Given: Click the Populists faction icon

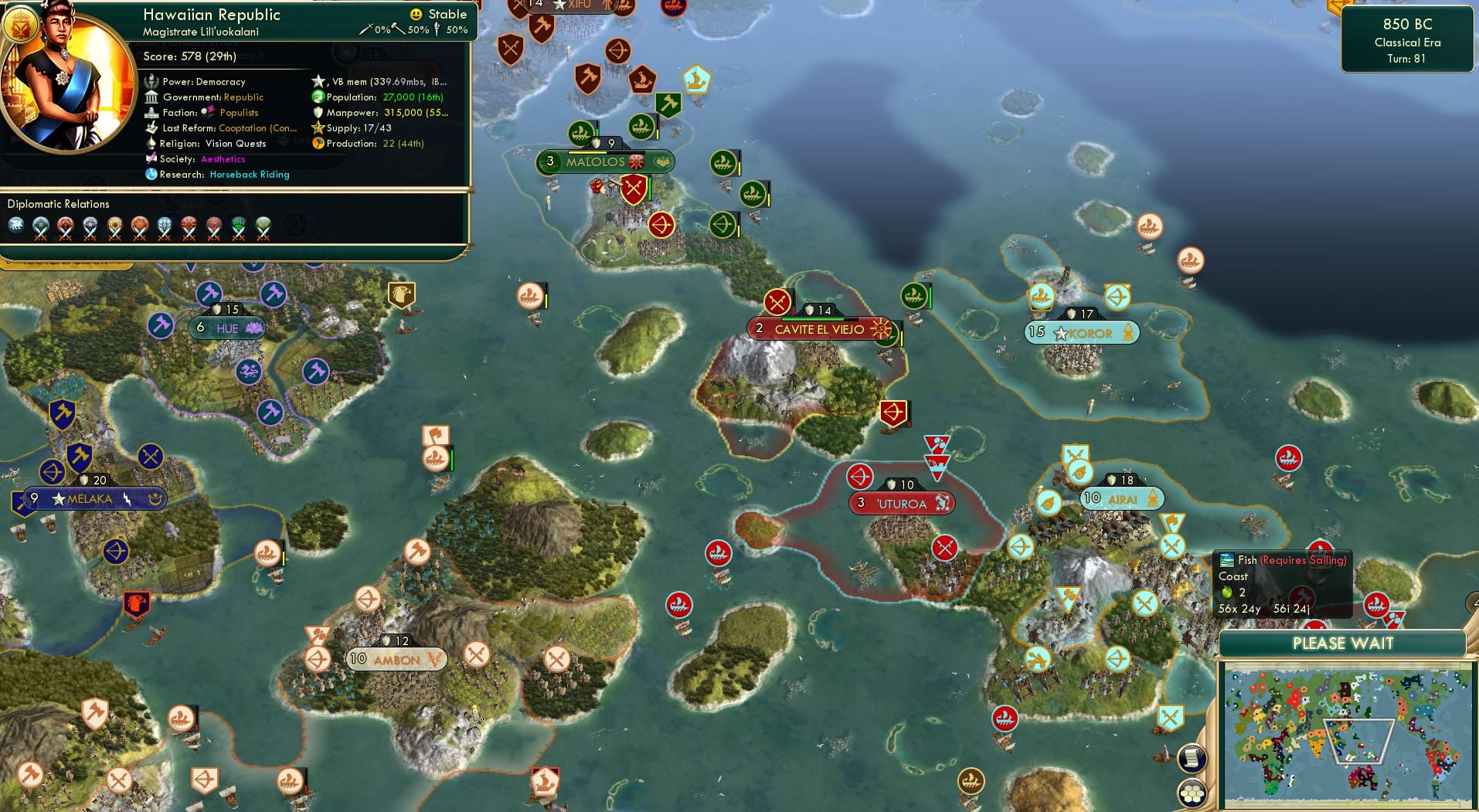Looking at the screenshot, I should pyautogui.click(x=207, y=112).
